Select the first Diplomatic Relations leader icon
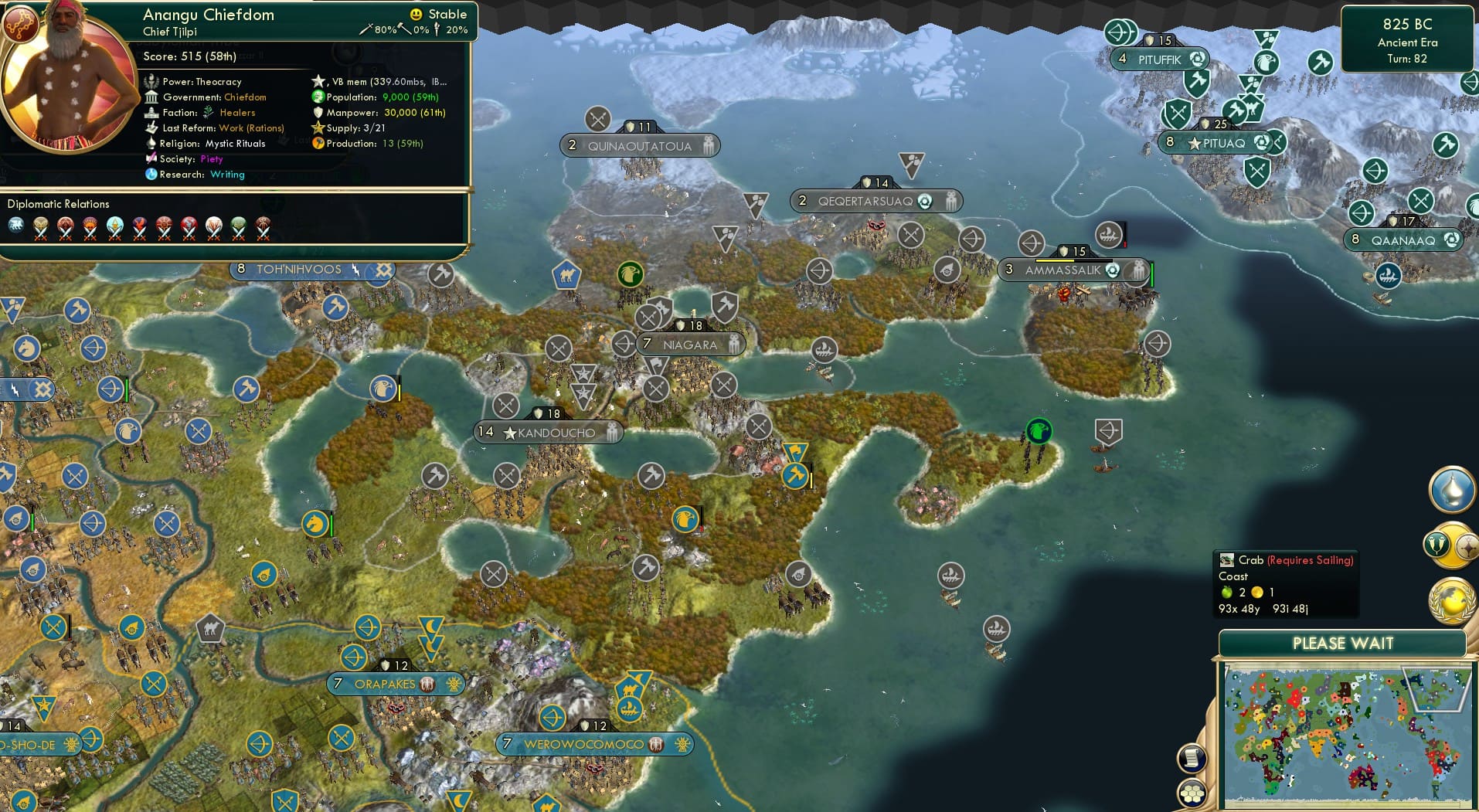Screen dimensions: 1479x812 pyautogui.click(x=14, y=226)
